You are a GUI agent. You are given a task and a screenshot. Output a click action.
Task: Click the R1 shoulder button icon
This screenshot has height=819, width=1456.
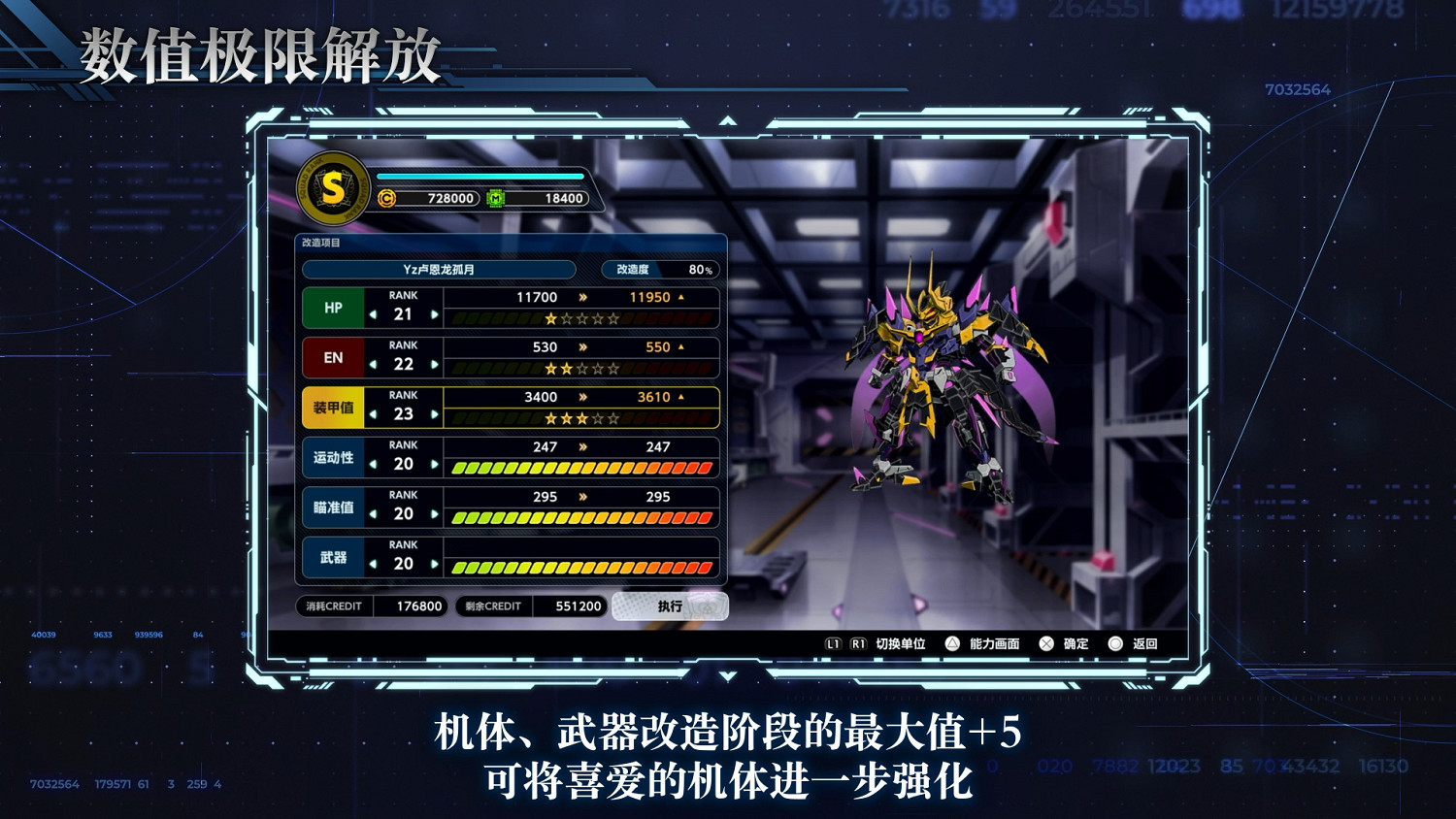coord(858,642)
